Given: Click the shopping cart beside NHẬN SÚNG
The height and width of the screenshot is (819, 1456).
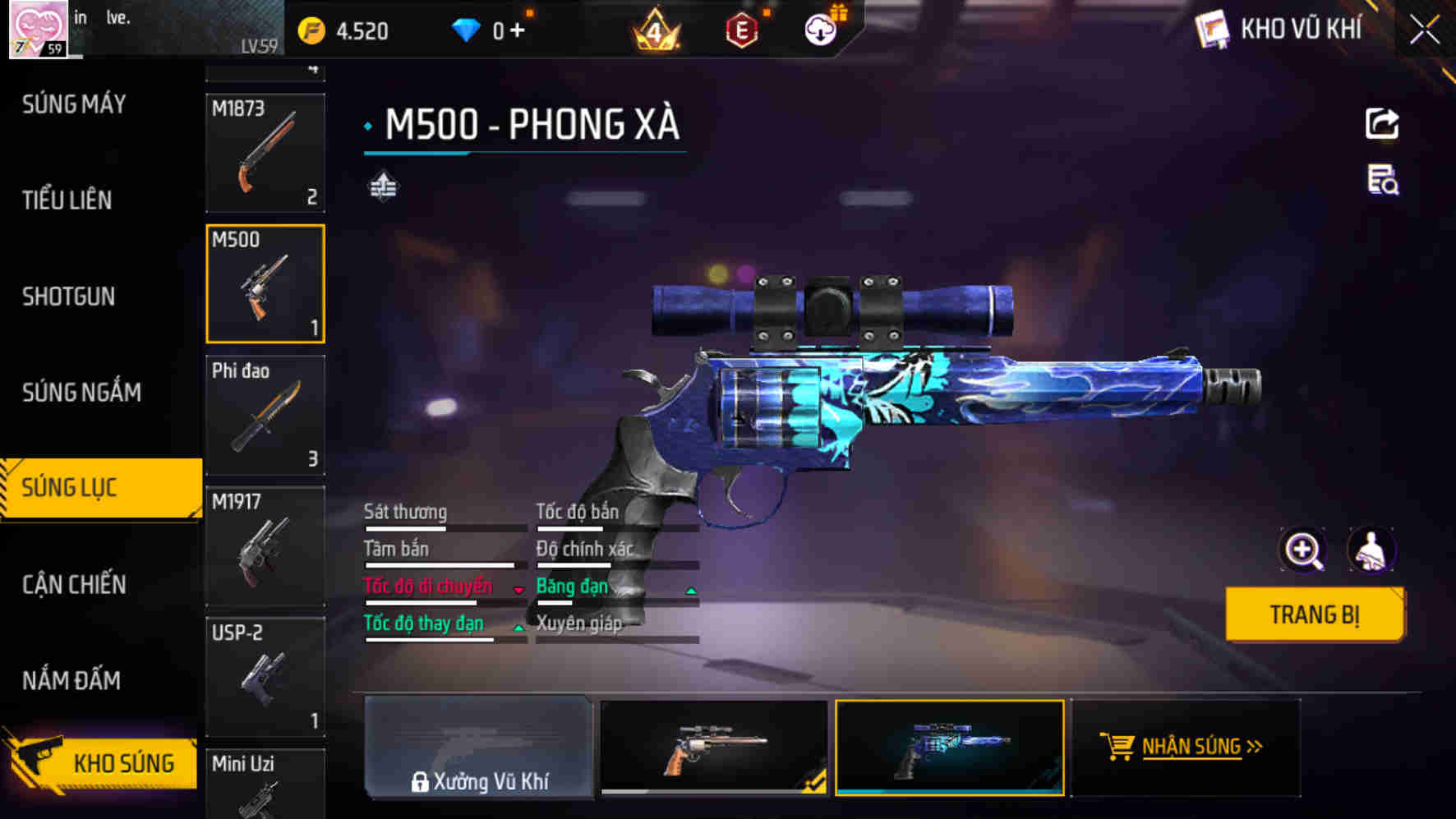Looking at the screenshot, I should tap(1118, 746).
